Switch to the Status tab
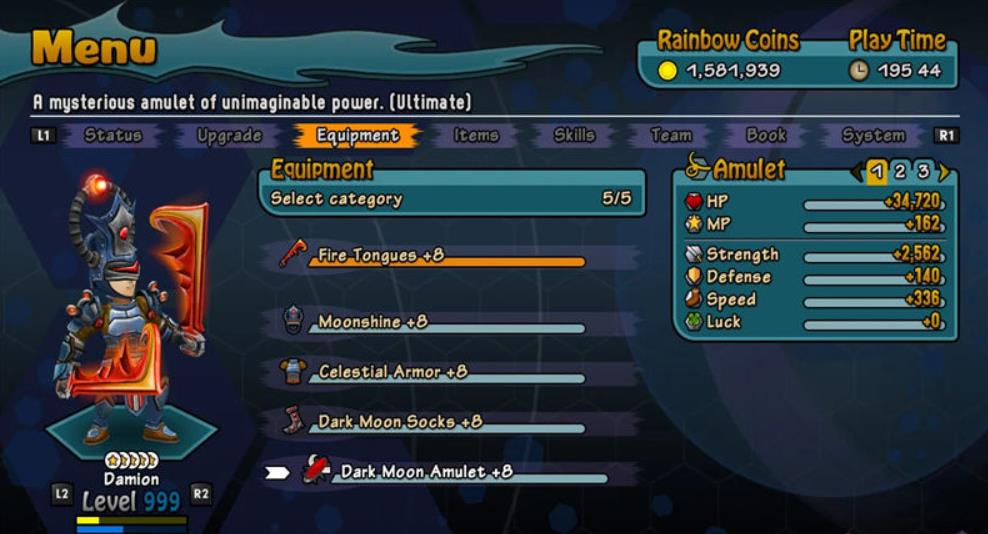Screen dimensions: 988x534 pyautogui.click(x=112, y=135)
